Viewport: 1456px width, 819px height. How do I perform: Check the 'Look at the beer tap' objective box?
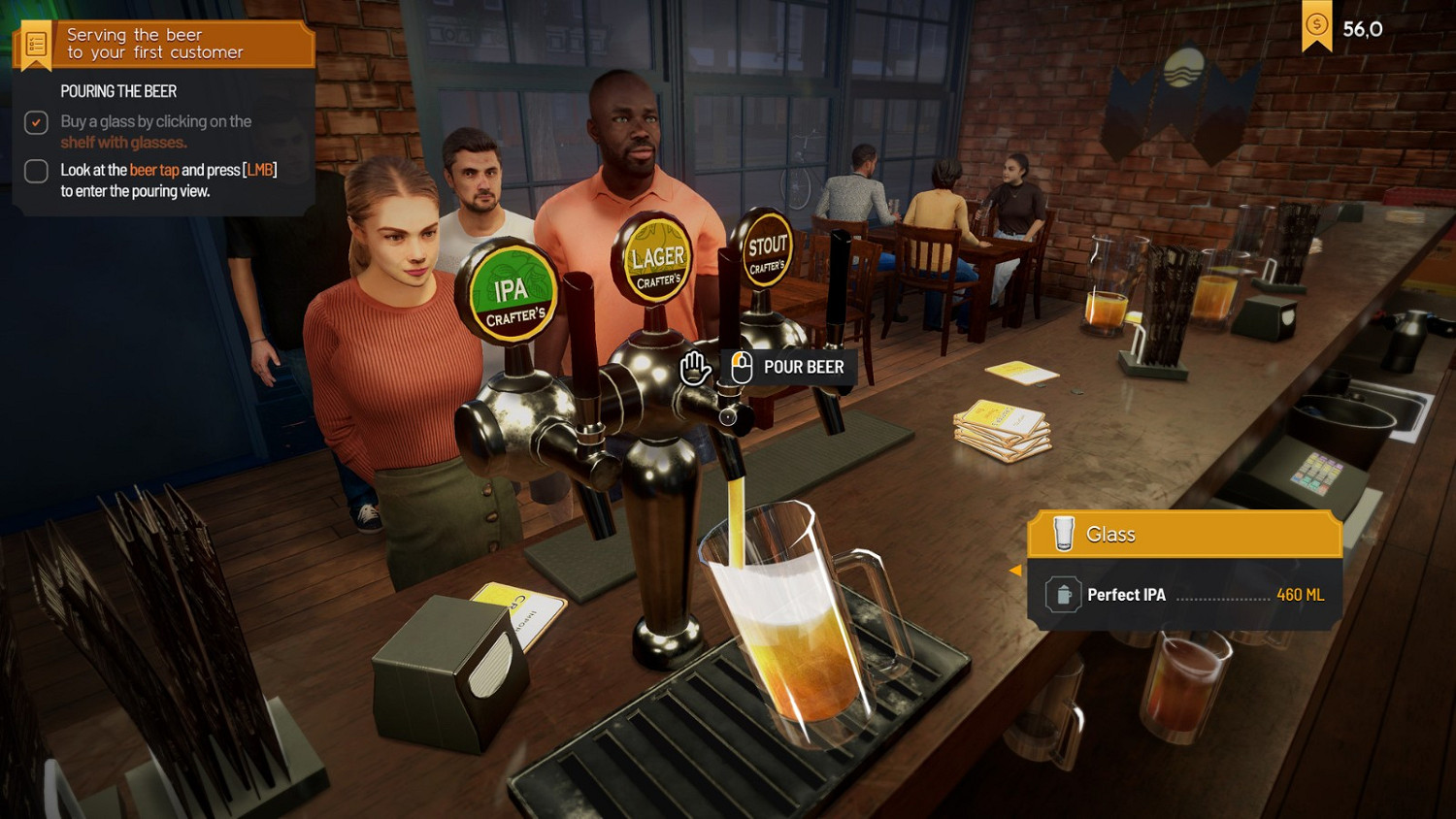[x=35, y=171]
